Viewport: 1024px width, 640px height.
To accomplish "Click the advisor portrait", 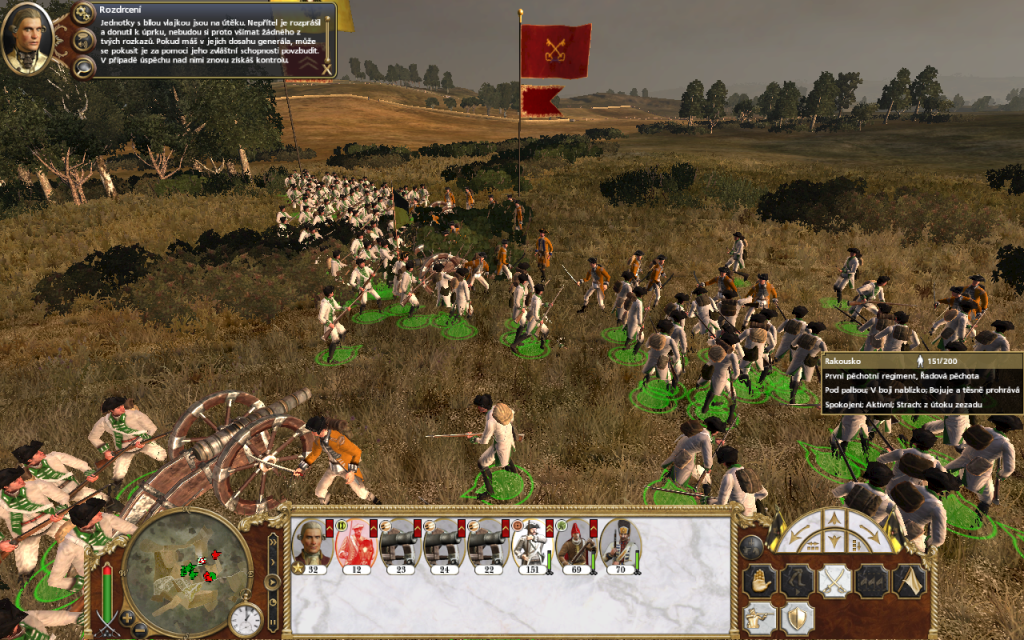I will pyautogui.click(x=27, y=39).
